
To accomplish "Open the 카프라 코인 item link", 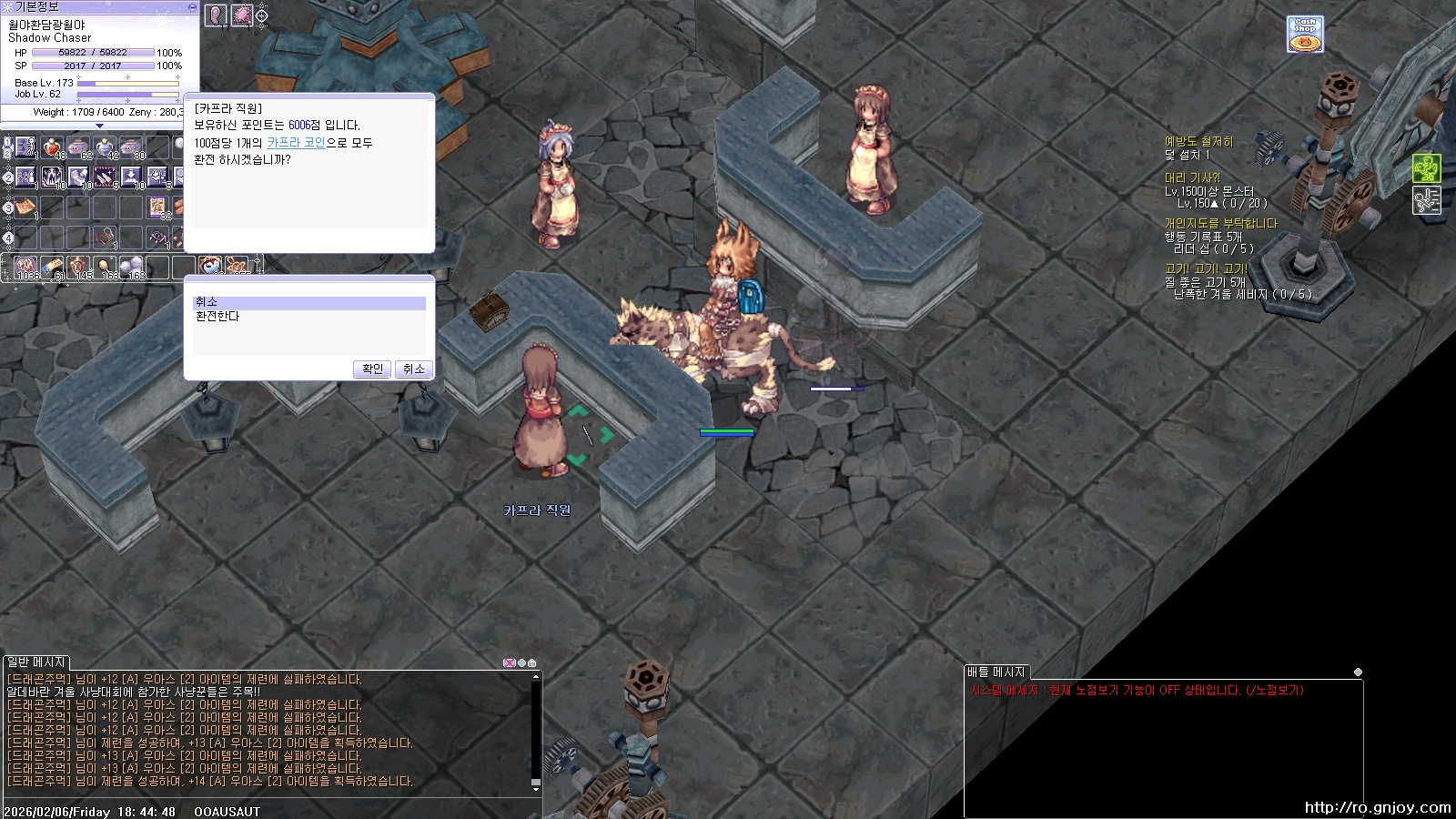I will click(296, 143).
